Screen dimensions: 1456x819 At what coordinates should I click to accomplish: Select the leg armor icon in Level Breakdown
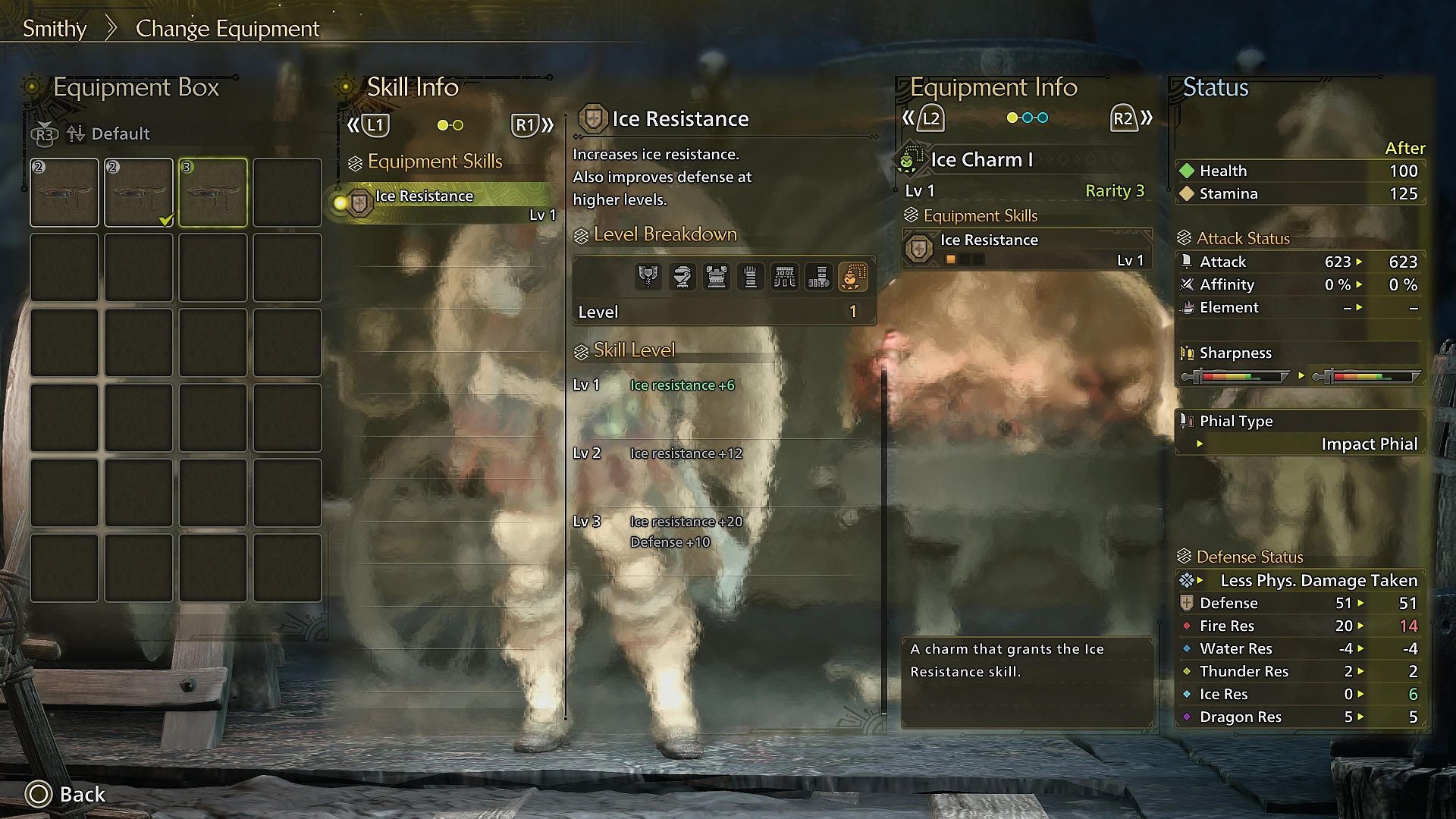pos(819,276)
